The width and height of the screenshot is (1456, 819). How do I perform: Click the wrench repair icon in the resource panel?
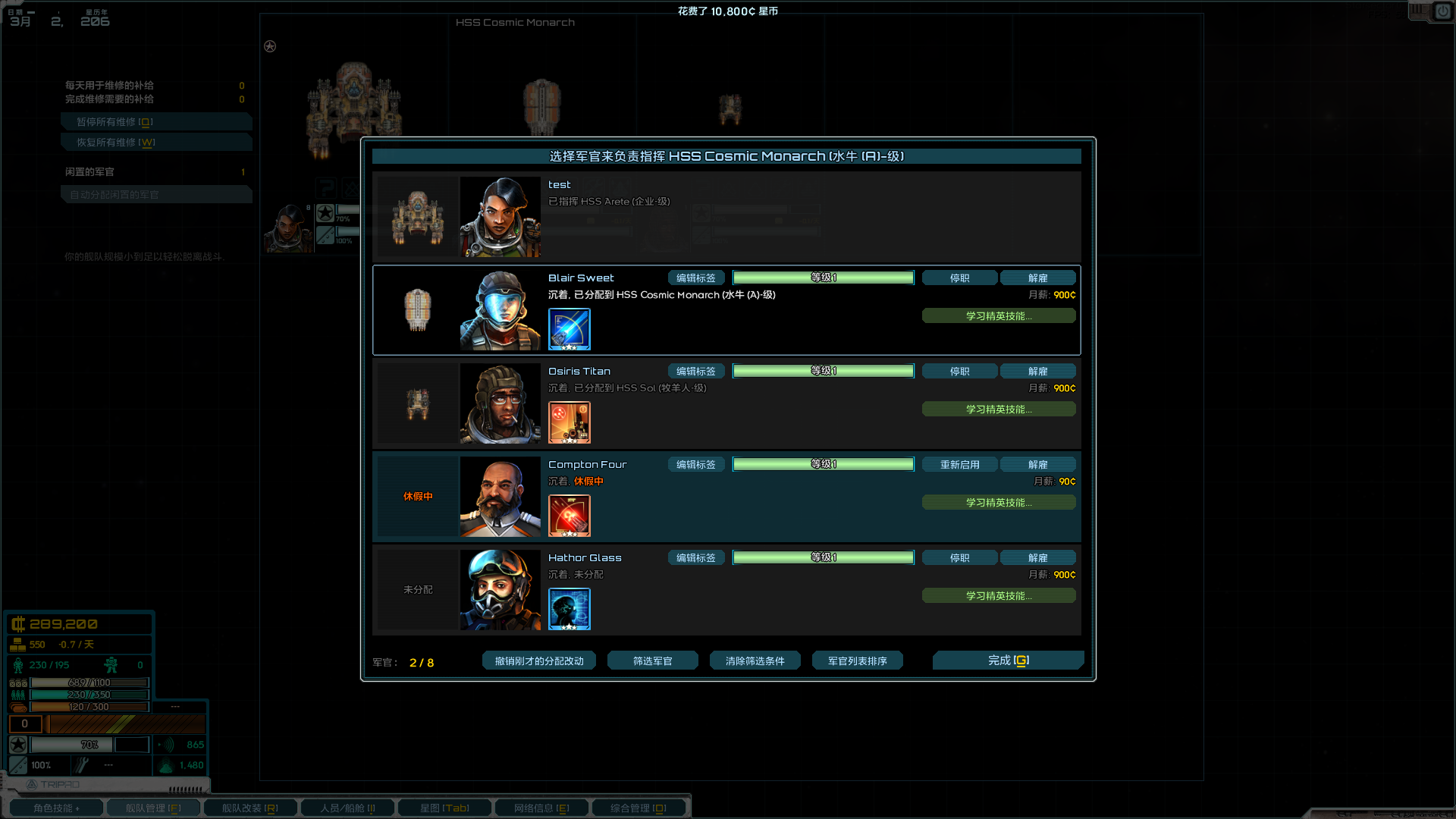tap(82, 765)
